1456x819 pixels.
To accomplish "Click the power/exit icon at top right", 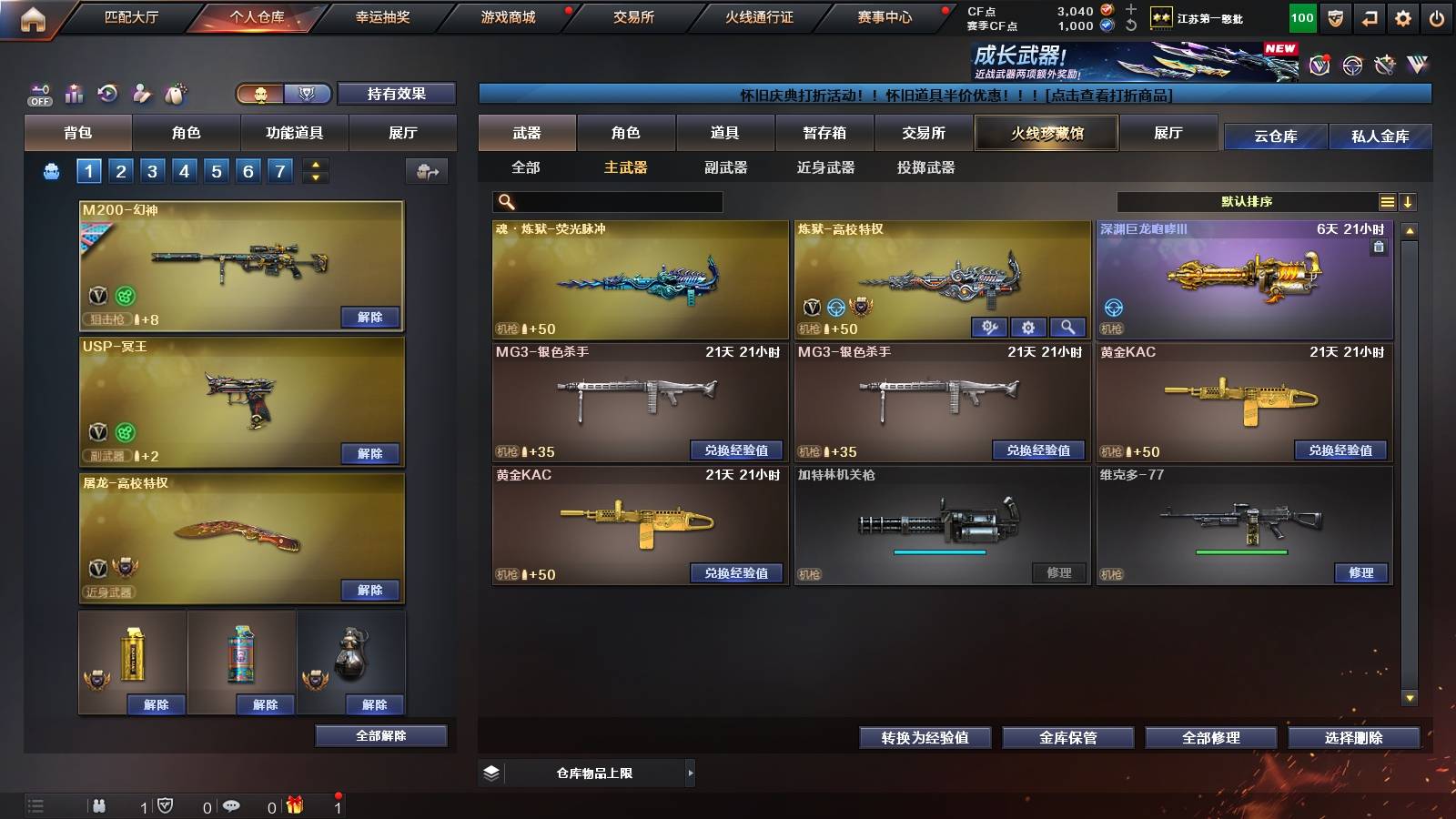I will (1436, 16).
